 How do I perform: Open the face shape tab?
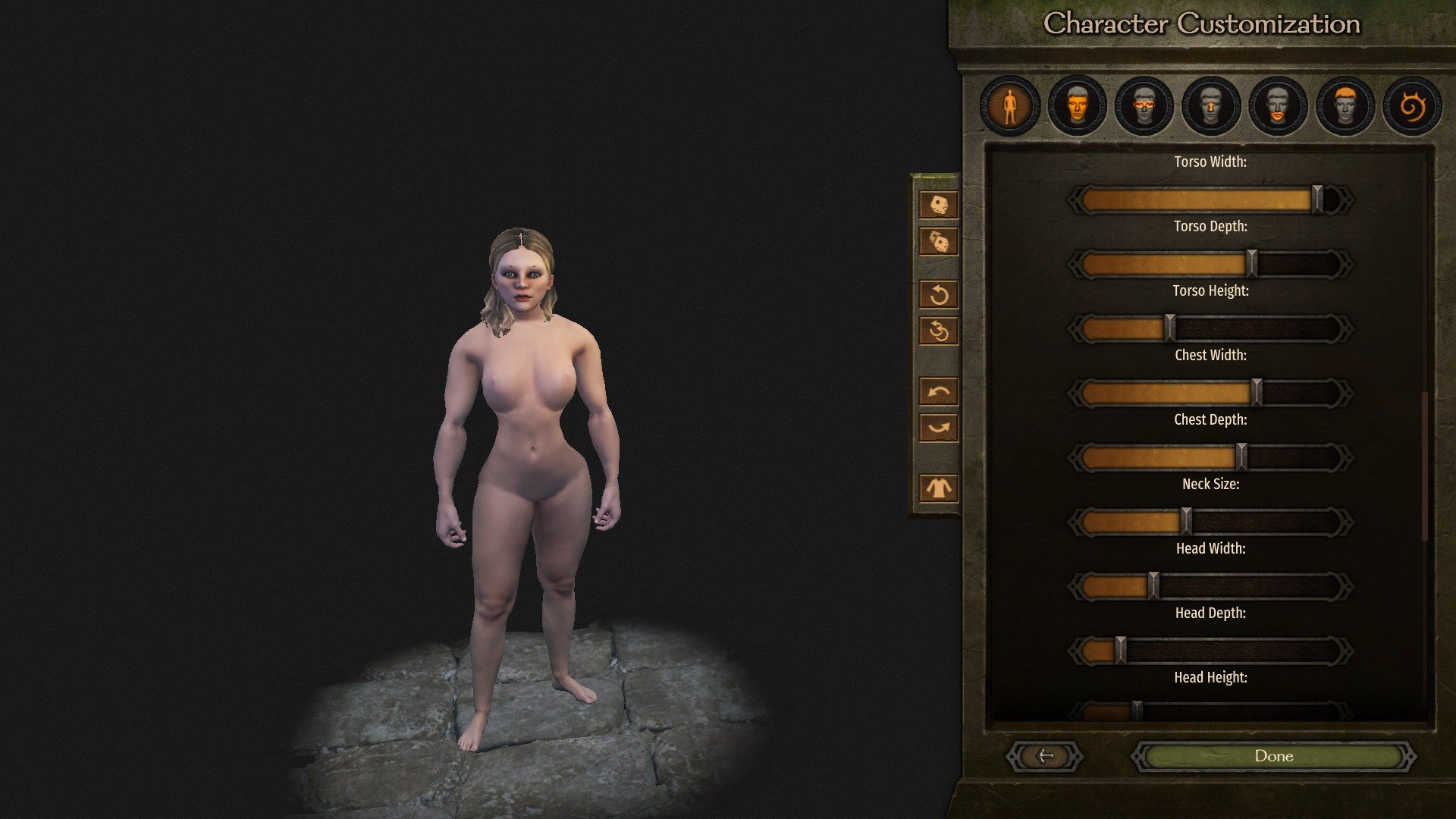tap(1077, 106)
